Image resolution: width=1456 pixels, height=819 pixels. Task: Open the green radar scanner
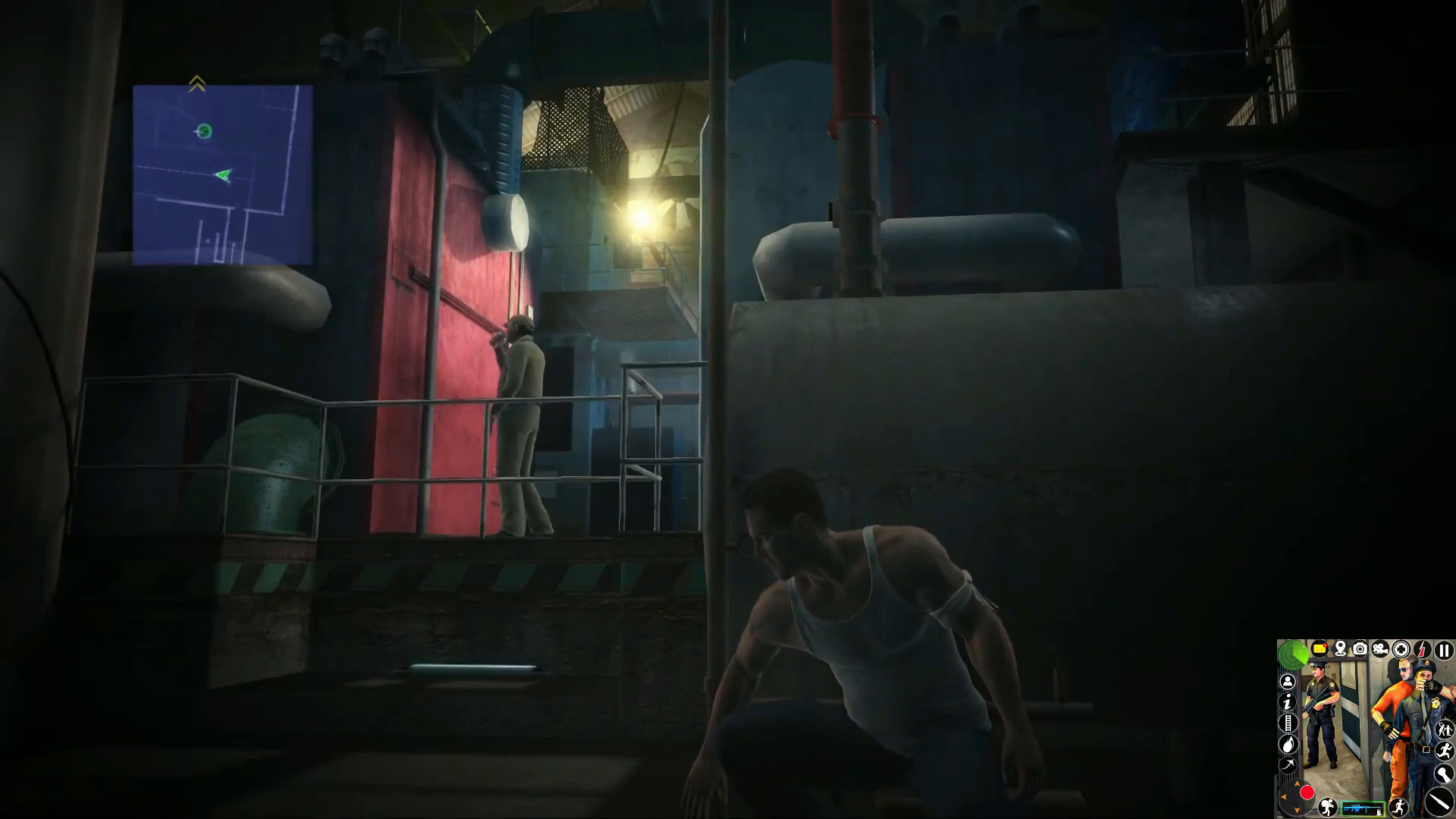coord(1293,654)
